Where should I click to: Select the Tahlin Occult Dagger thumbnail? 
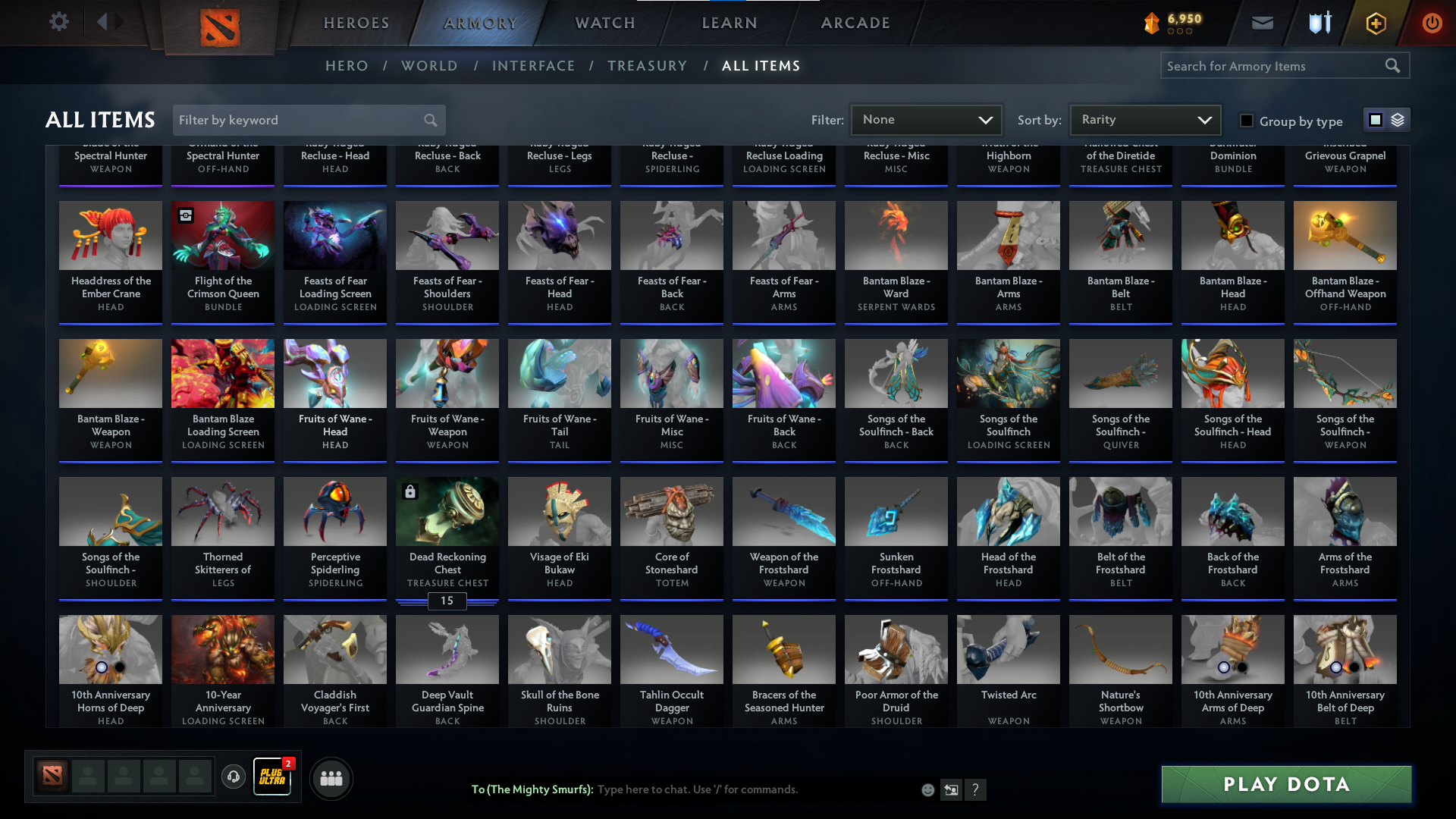coord(671,649)
